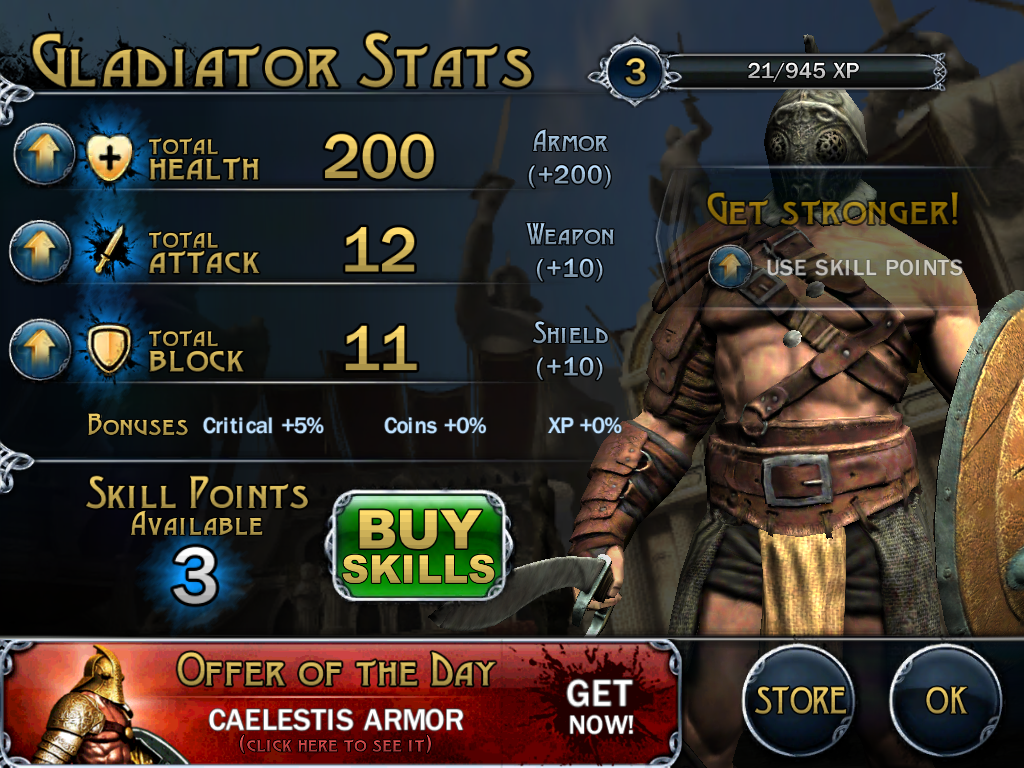This screenshot has width=1024, height=768.
Task: Confirm with the OK button
Action: (945, 700)
